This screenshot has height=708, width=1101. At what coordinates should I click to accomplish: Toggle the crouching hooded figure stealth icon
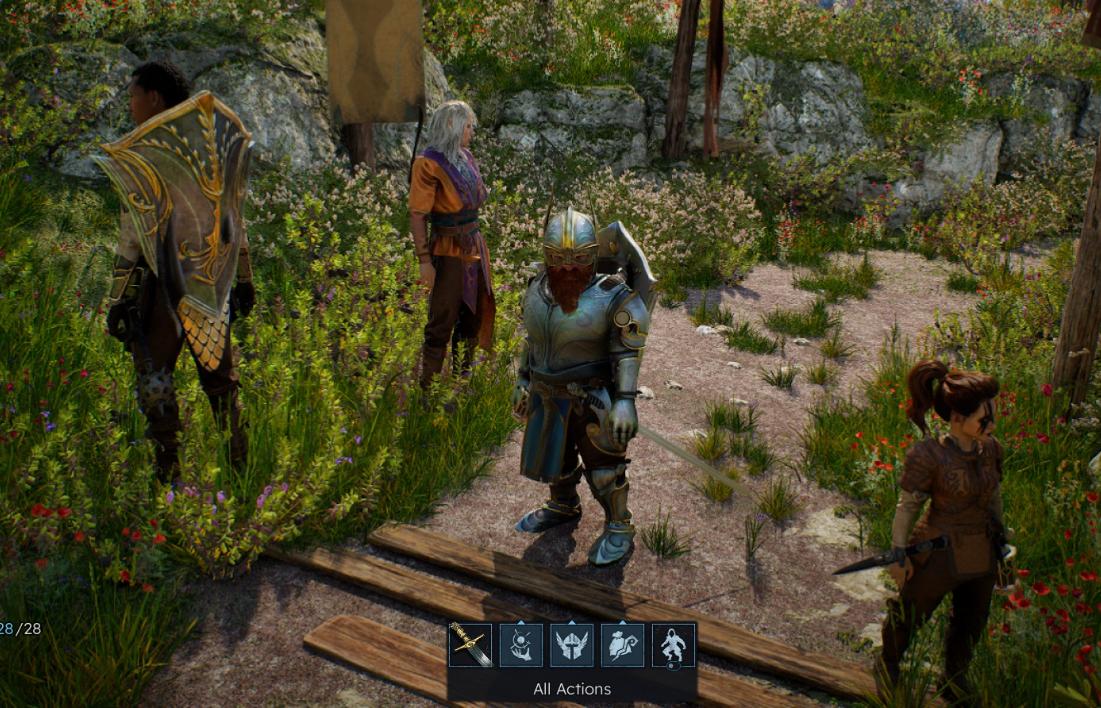click(674, 645)
